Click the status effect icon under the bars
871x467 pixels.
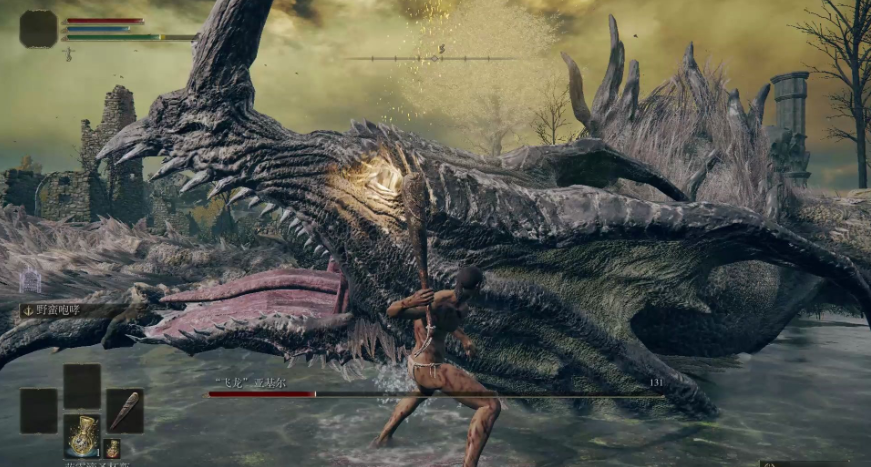click(69, 53)
